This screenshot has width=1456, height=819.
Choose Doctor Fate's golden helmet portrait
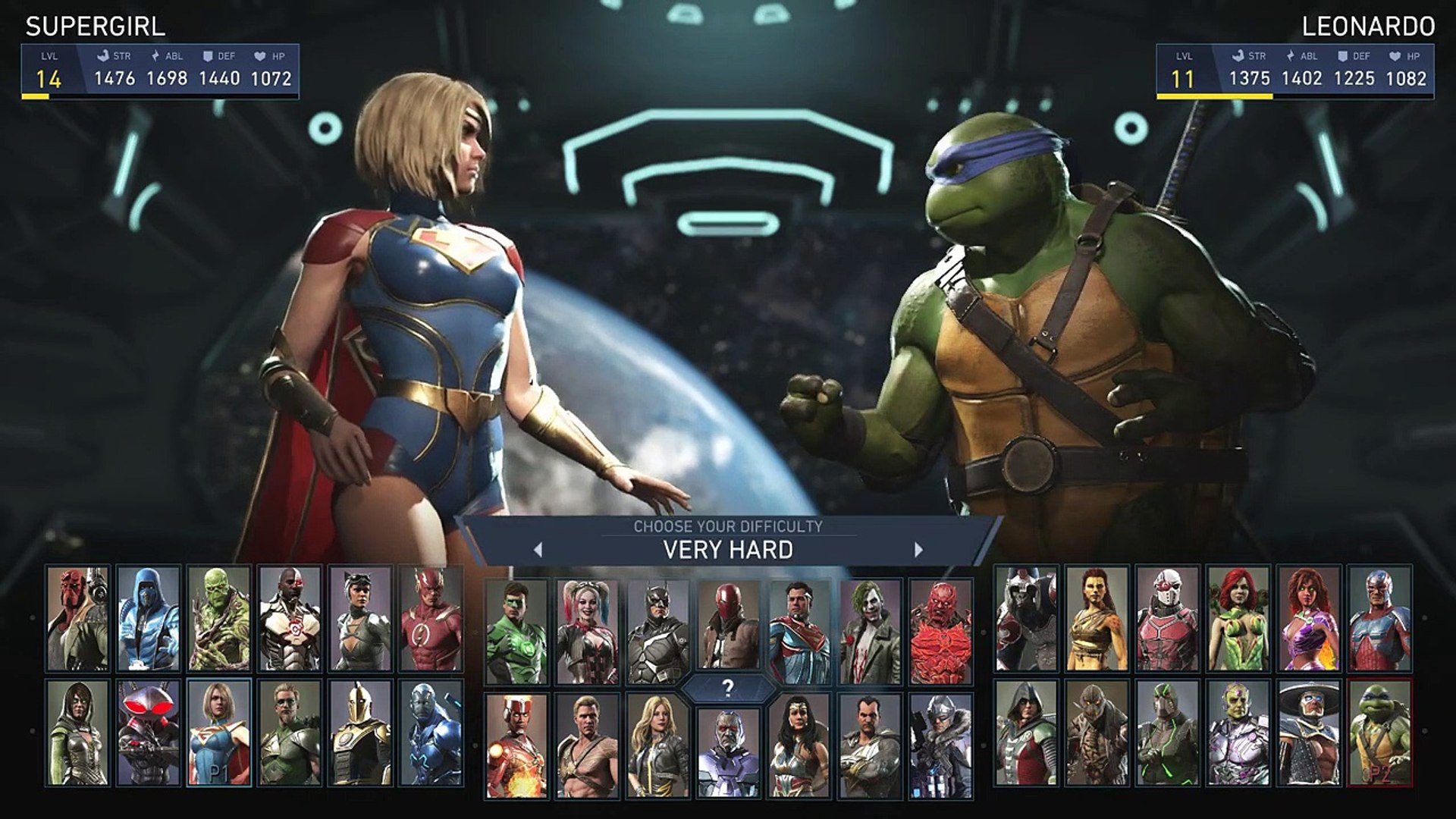[360, 733]
